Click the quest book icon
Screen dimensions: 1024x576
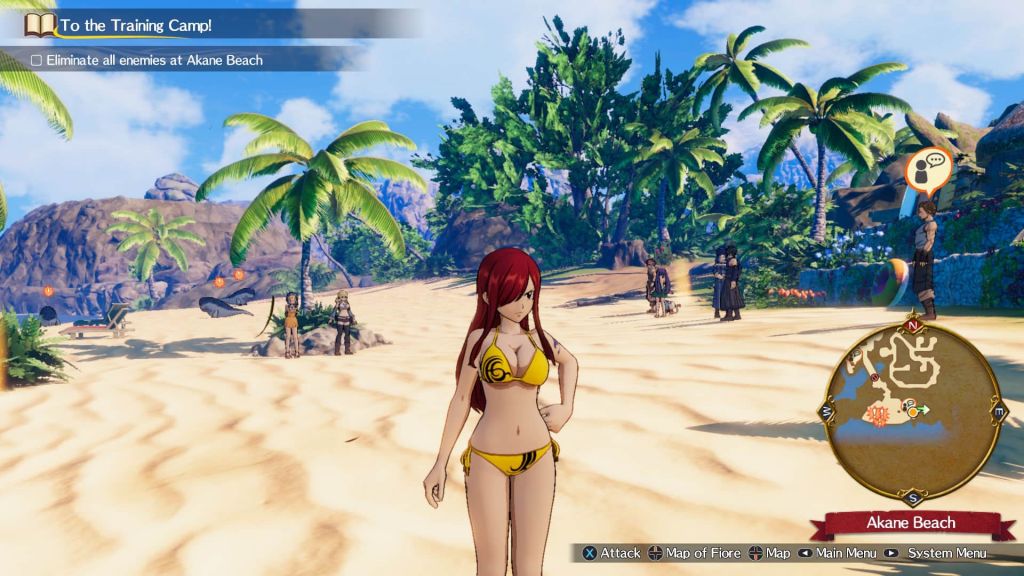pos(39,24)
